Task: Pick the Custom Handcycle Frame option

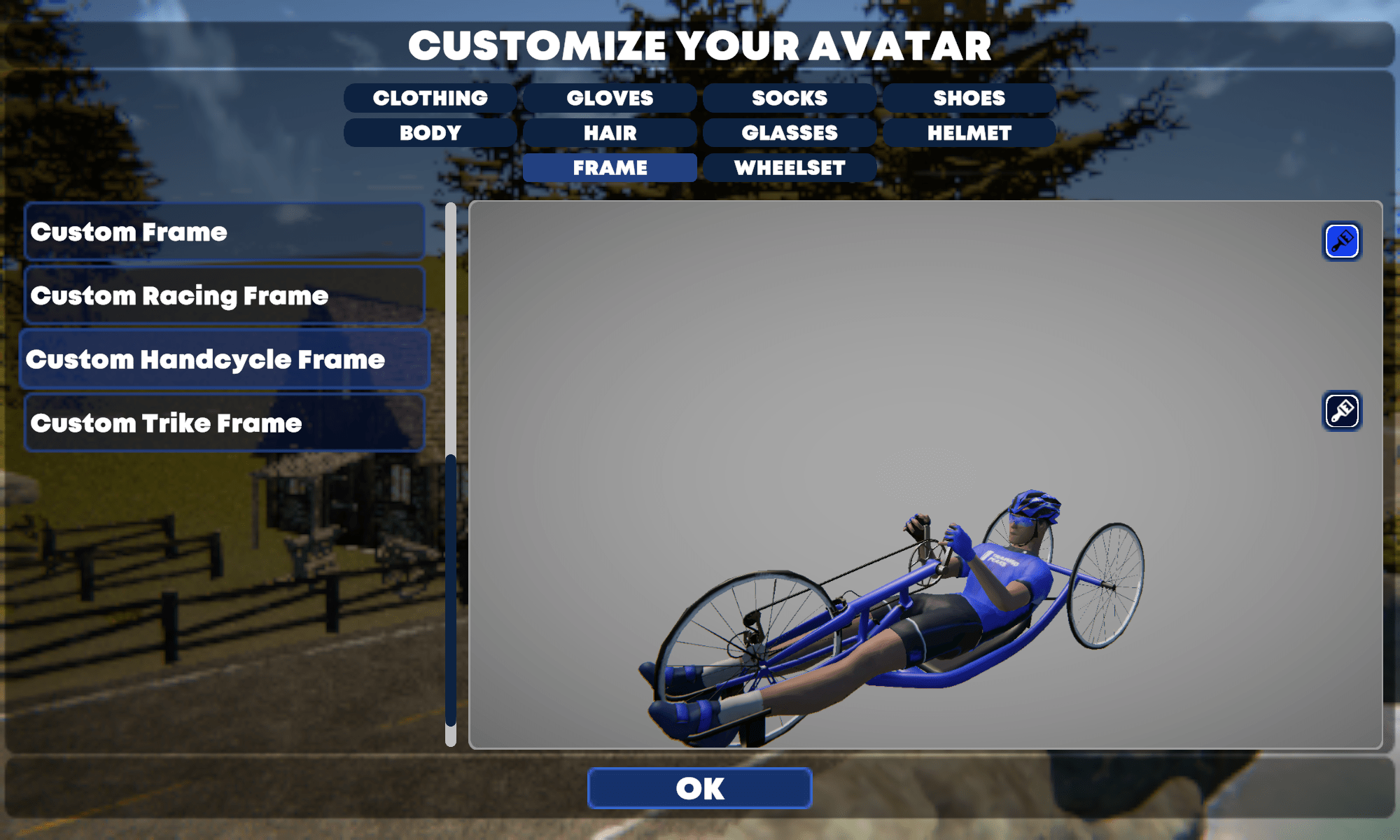Action: [224, 359]
